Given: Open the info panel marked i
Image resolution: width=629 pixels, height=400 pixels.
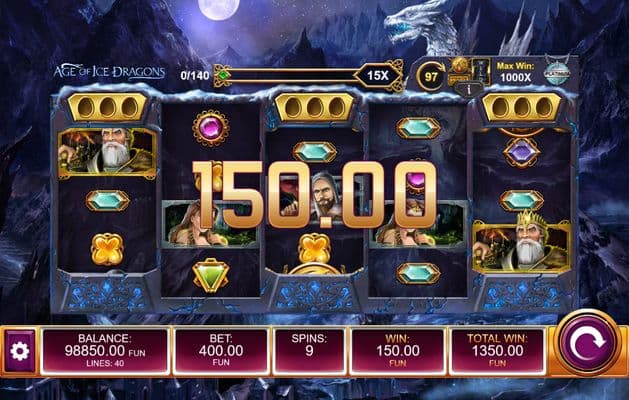Looking at the screenshot, I should (x=462, y=88).
